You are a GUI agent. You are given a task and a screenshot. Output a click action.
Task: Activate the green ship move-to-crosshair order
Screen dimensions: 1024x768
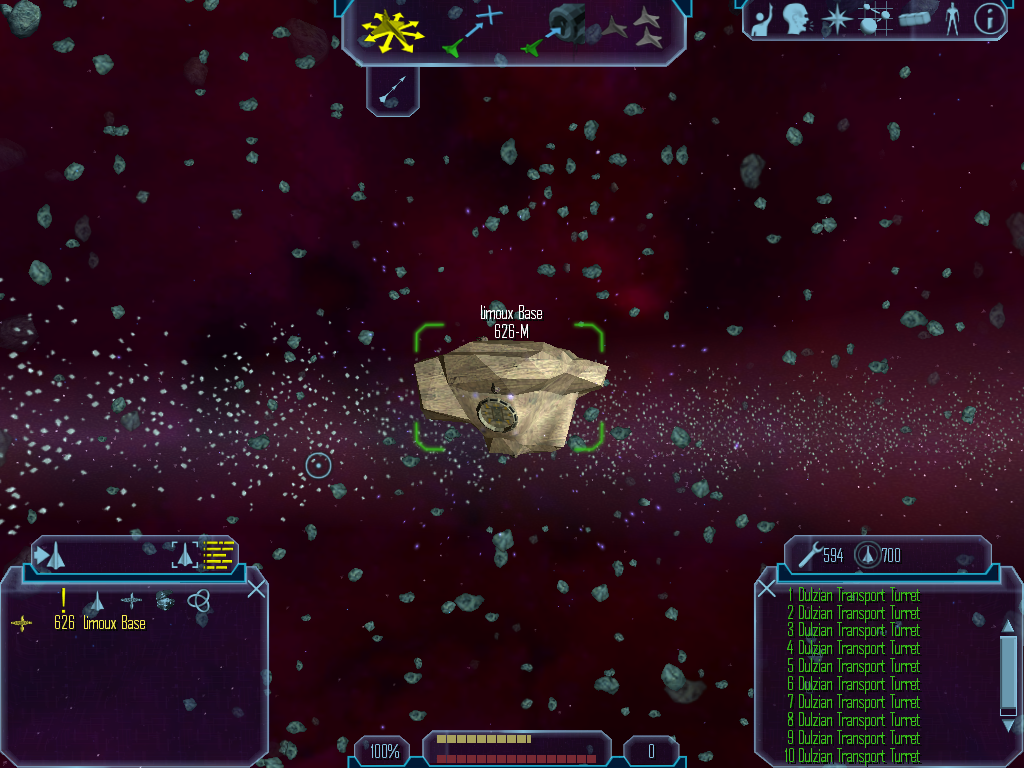[474, 29]
